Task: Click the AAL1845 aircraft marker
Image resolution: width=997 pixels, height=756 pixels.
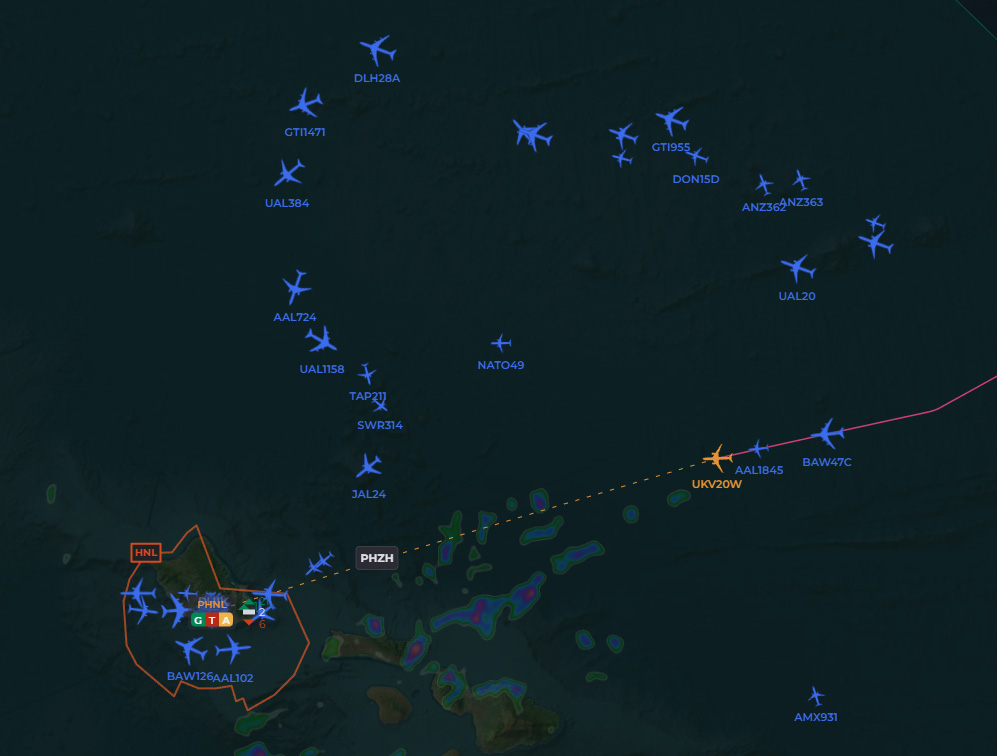Action: click(759, 448)
